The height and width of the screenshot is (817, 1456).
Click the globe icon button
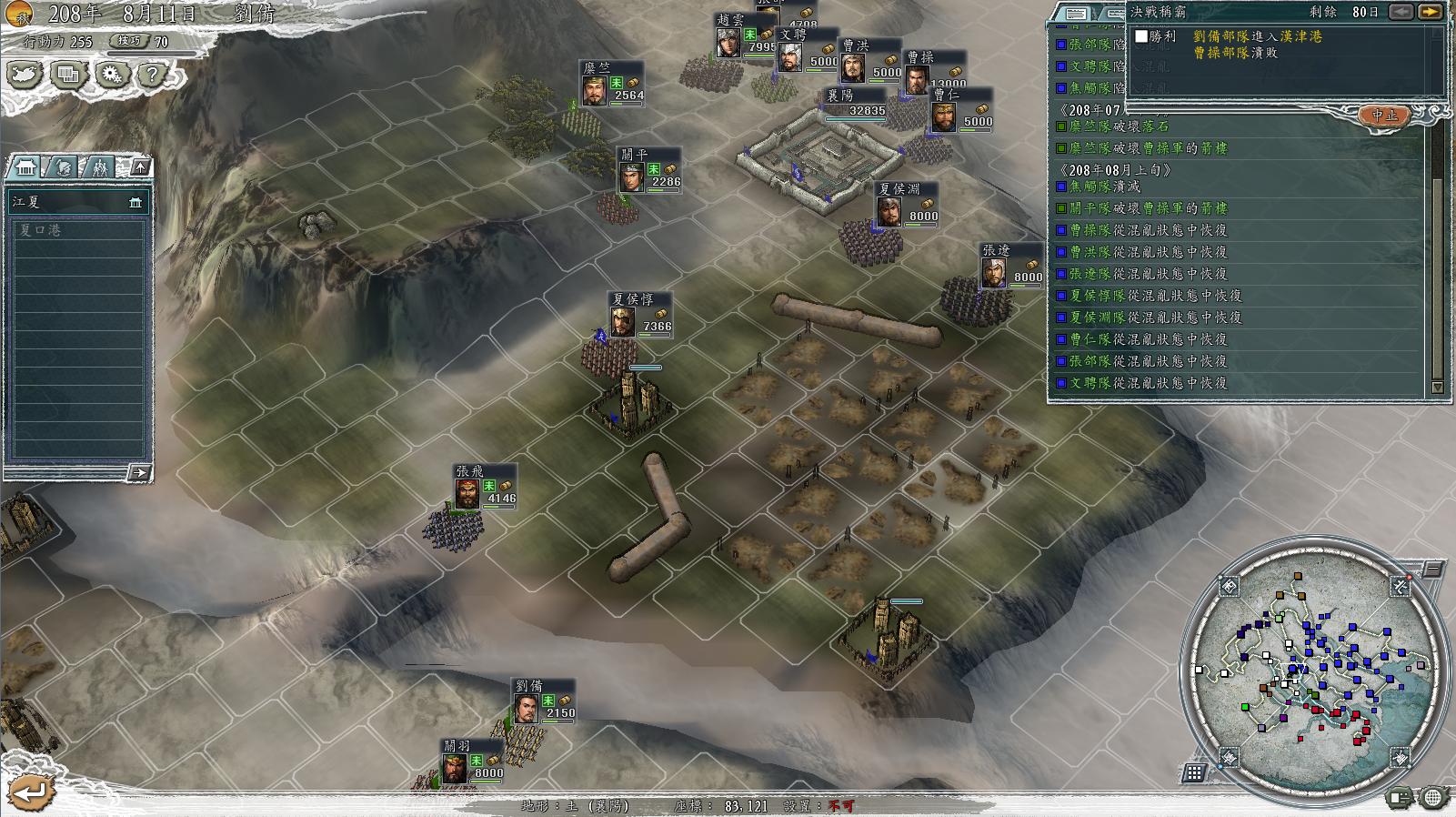coord(1432,799)
